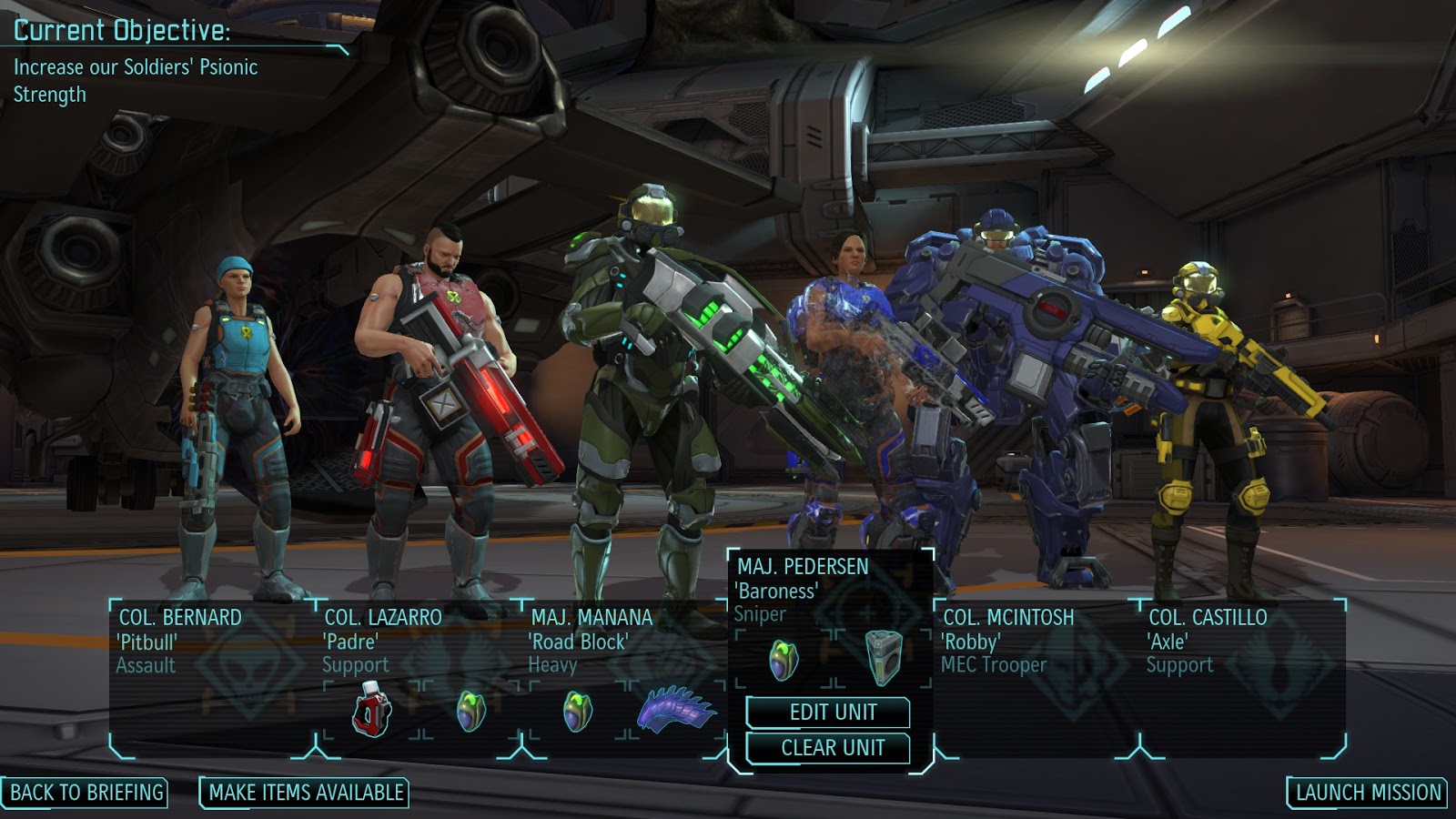Open Edit Unit for Maj. Pedersen
This screenshot has width=1456, height=819.
point(832,713)
